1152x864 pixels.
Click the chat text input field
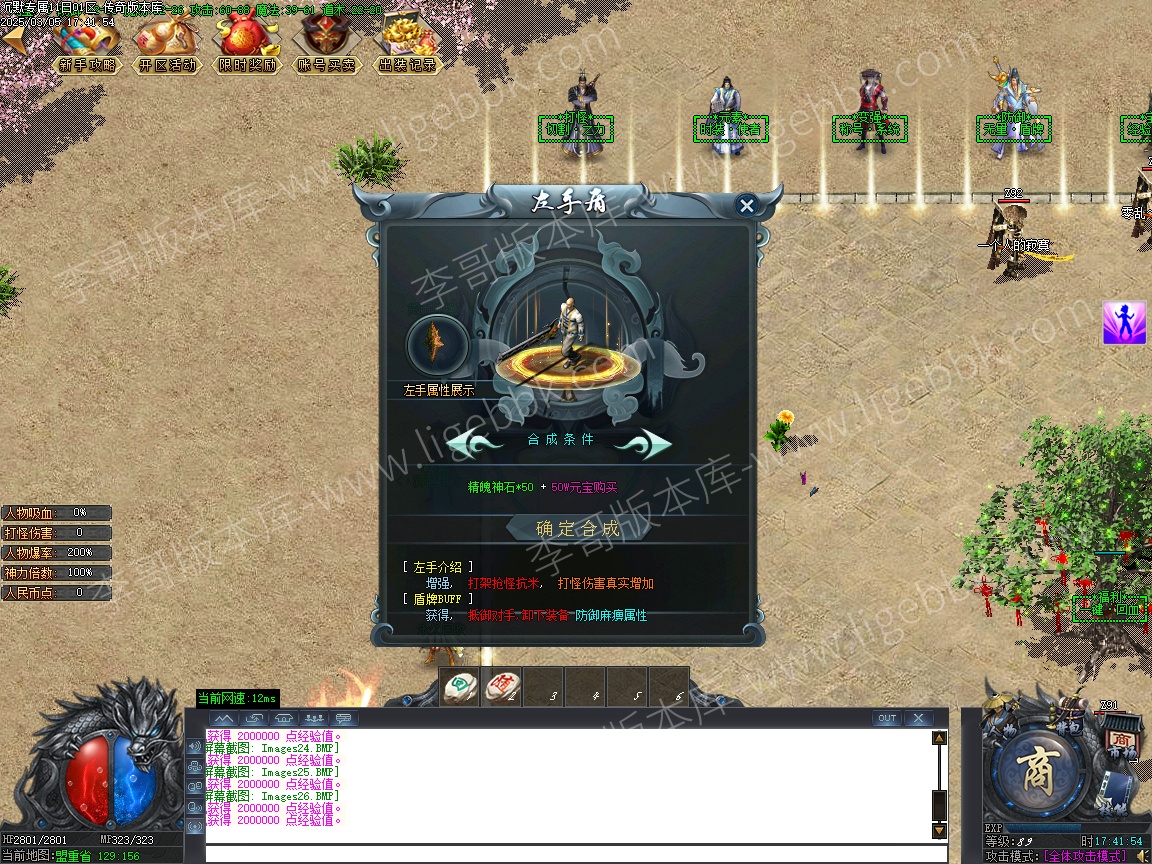575,854
